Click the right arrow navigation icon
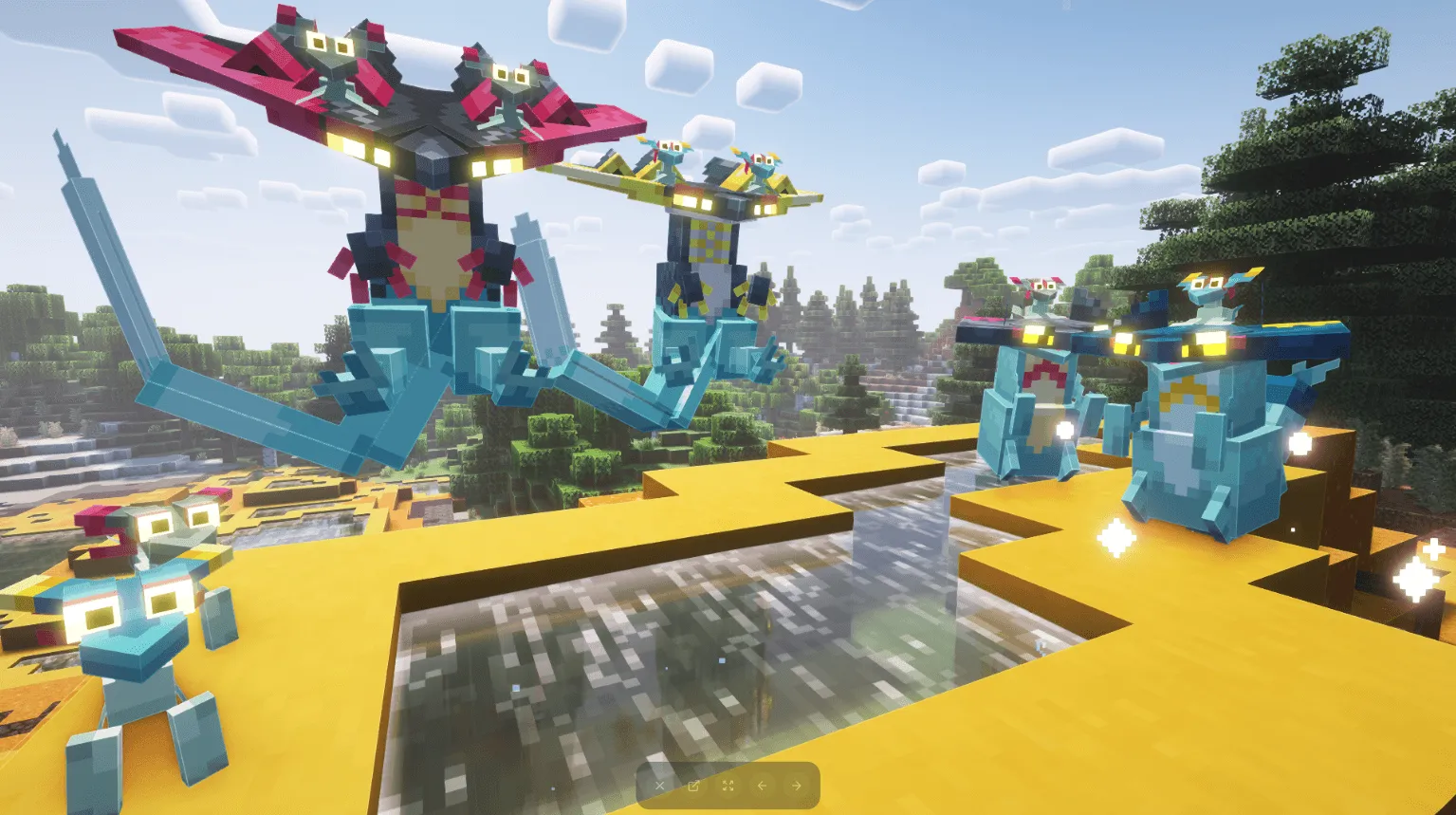 [796, 786]
